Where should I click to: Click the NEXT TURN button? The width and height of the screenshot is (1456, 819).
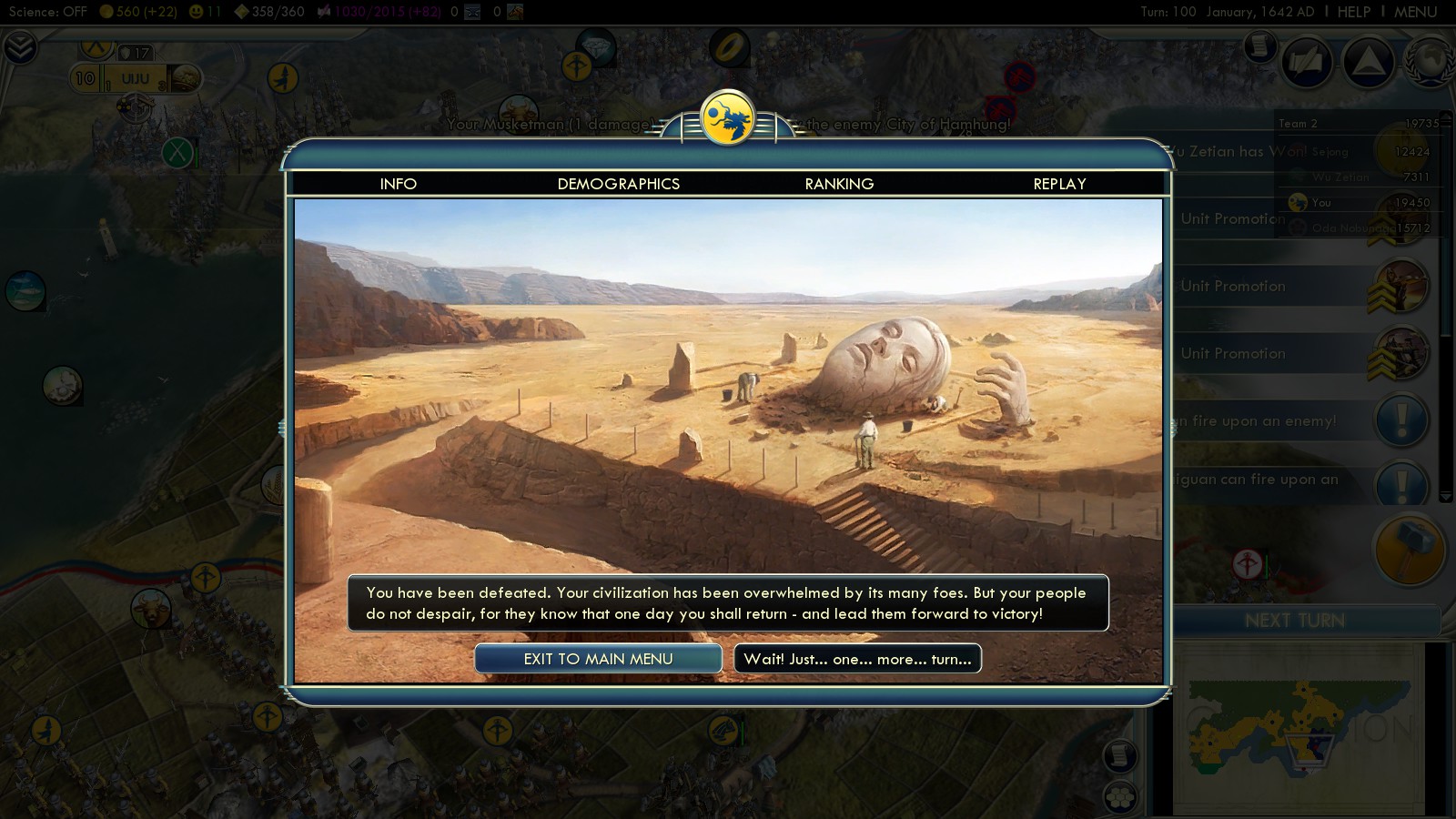coord(1294,621)
